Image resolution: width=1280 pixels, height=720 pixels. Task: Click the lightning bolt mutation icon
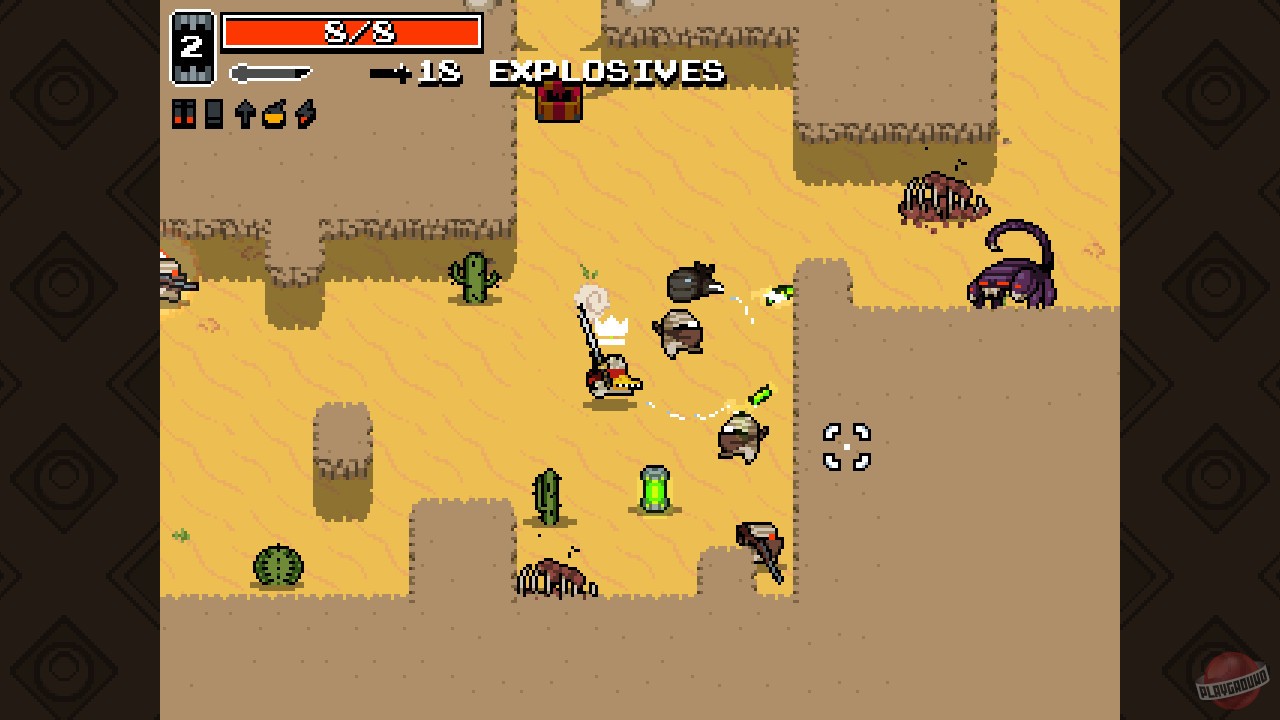pyautogui.click(x=305, y=113)
